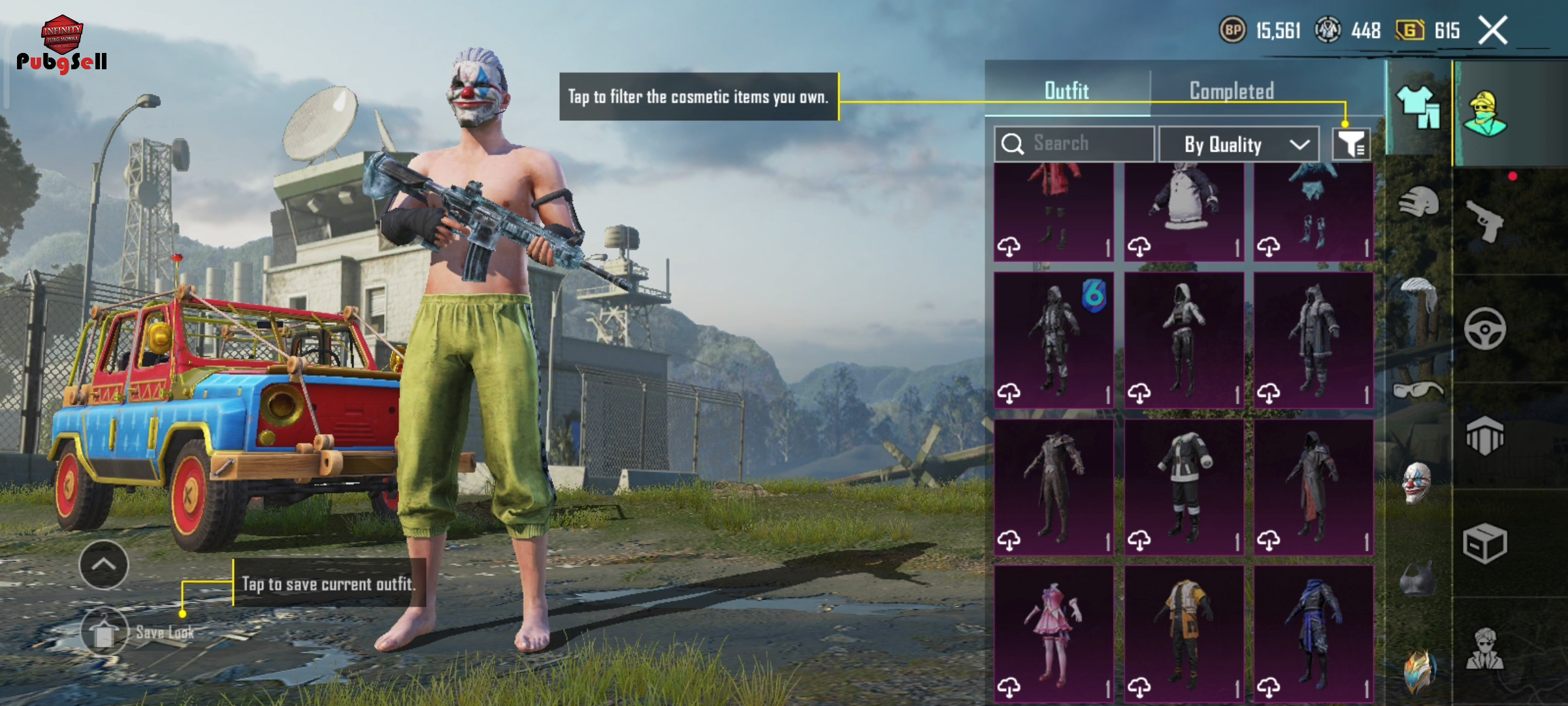Select the gloved hand category icon
Viewport: 1568px width, 706px height.
1418,202
